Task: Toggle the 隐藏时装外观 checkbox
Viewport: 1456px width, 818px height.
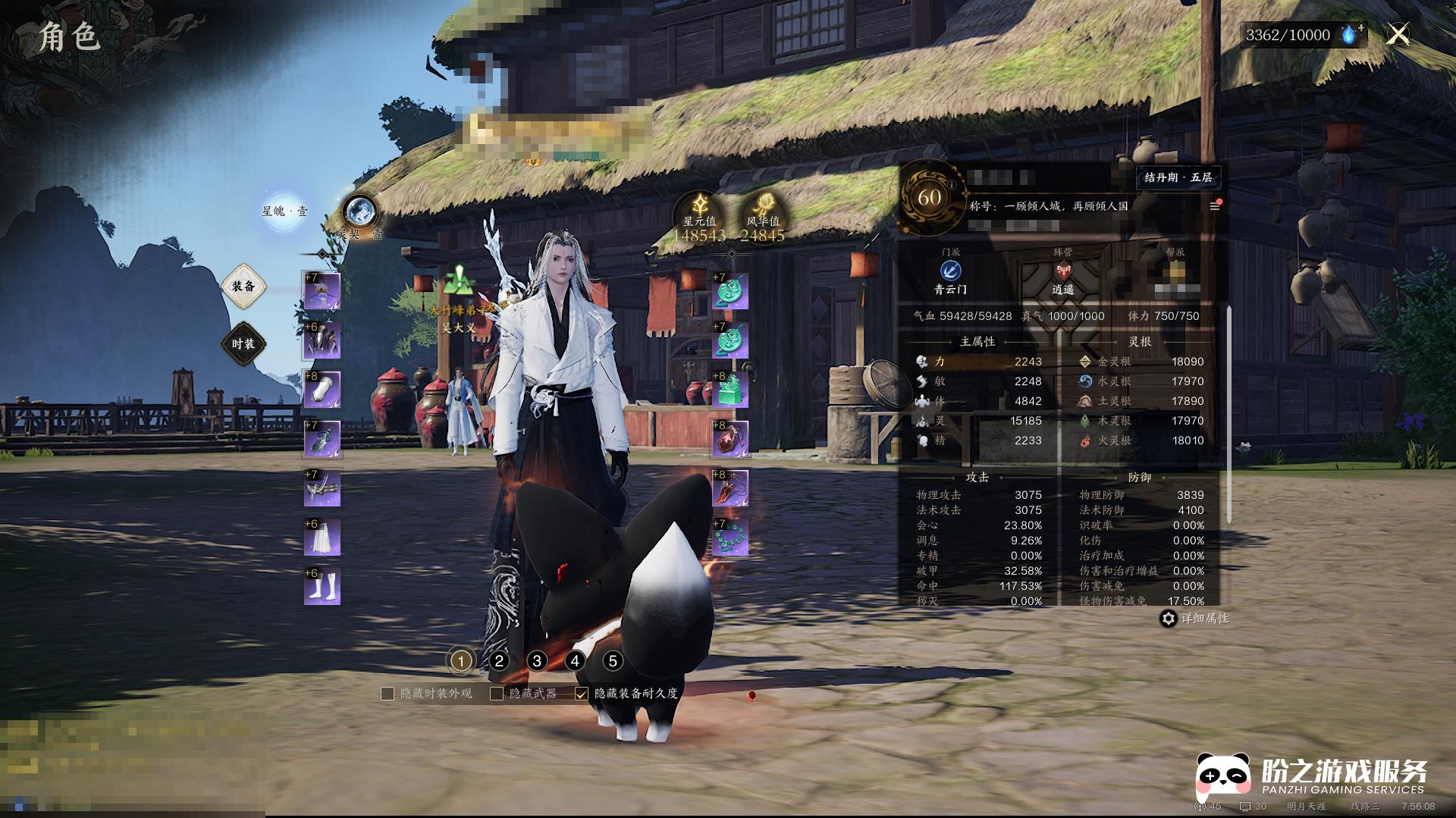Action: [x=388, y=694]
